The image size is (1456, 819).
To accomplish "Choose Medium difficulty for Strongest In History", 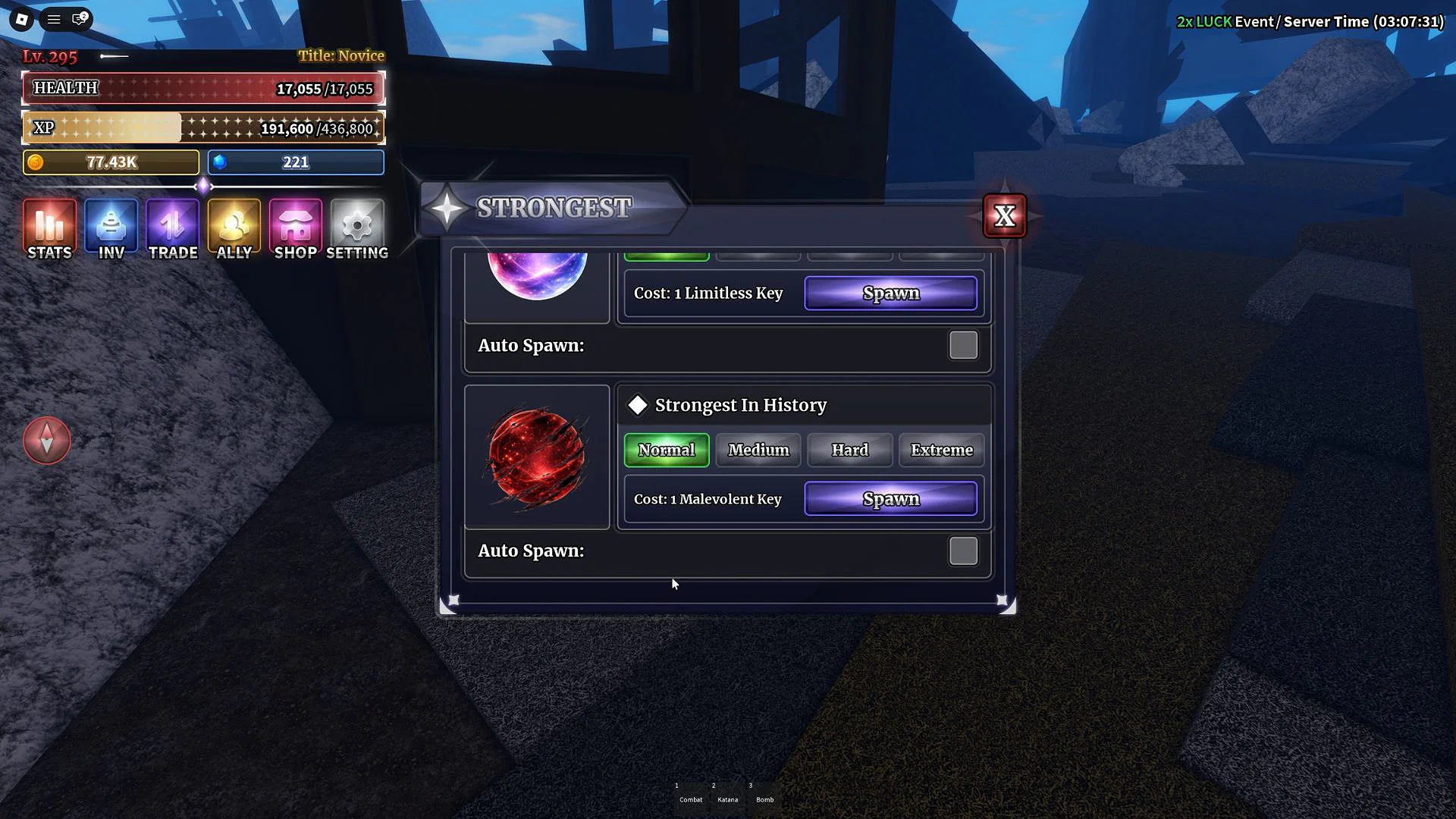I will coord(758,450).
